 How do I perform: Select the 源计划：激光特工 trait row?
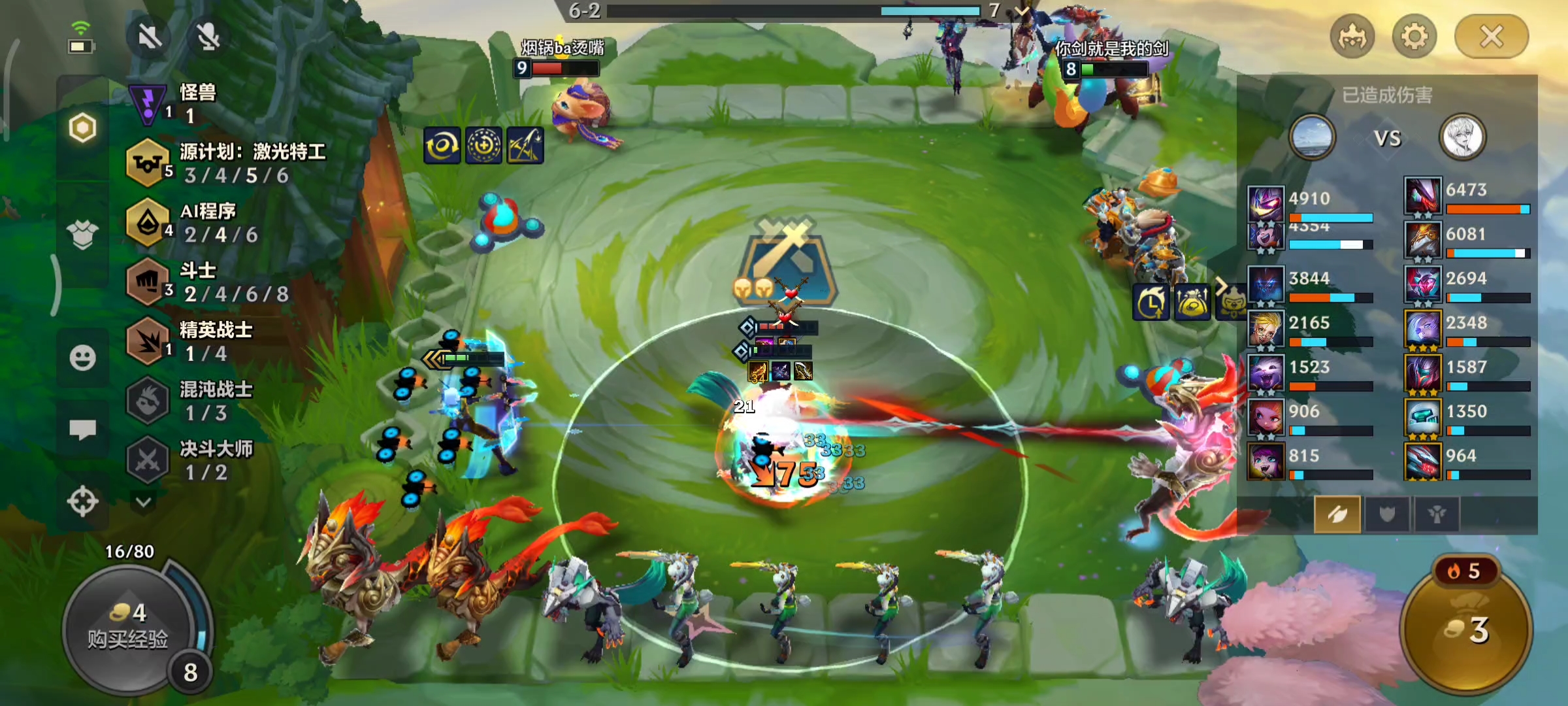(222, 163)
